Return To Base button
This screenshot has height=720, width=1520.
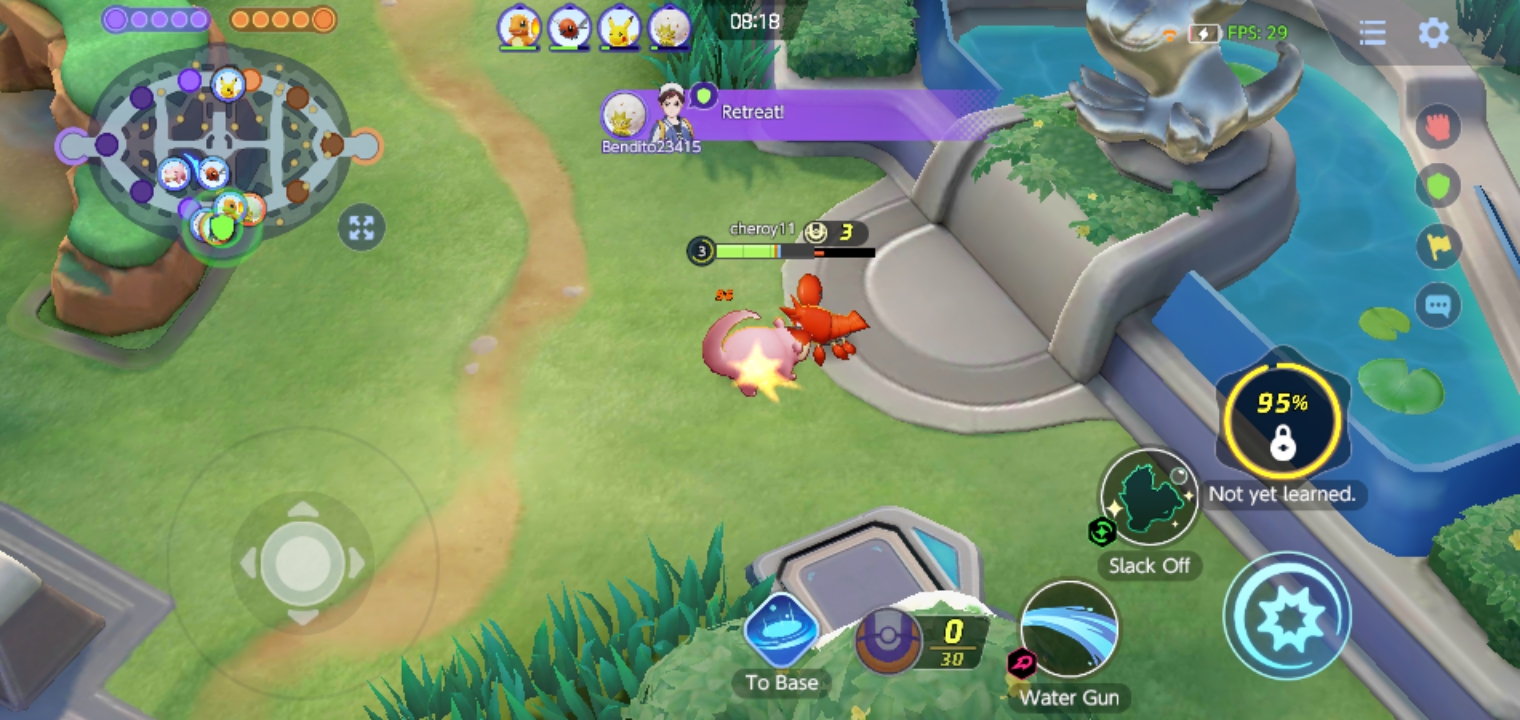[x=781, y=632]
